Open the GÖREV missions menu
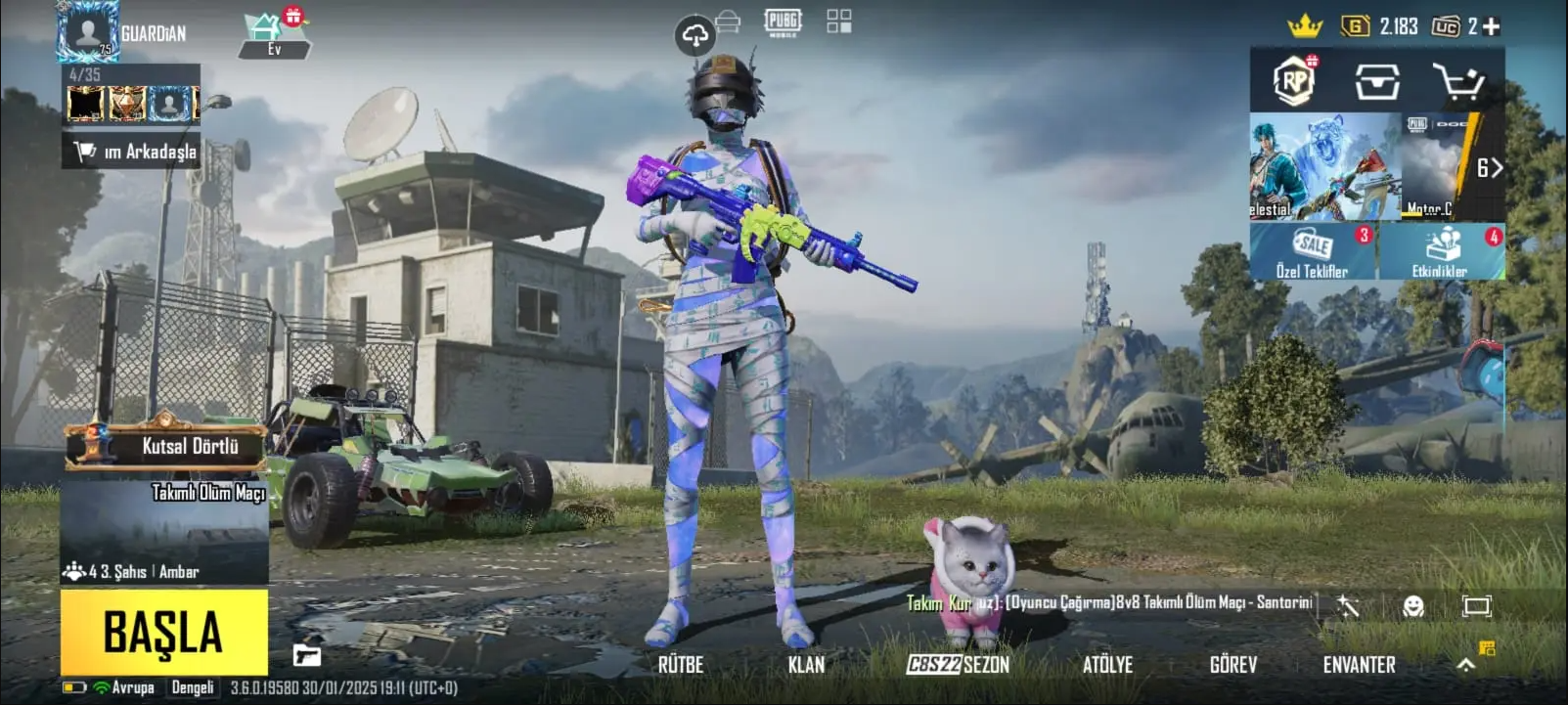 1232,665
